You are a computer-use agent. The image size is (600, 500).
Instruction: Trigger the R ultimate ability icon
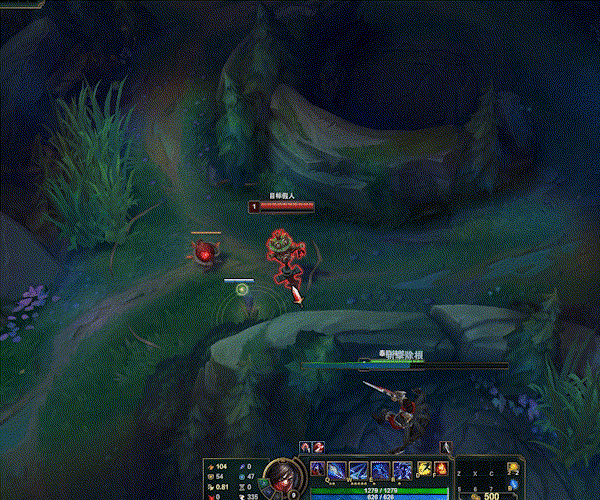coord(403,470)
